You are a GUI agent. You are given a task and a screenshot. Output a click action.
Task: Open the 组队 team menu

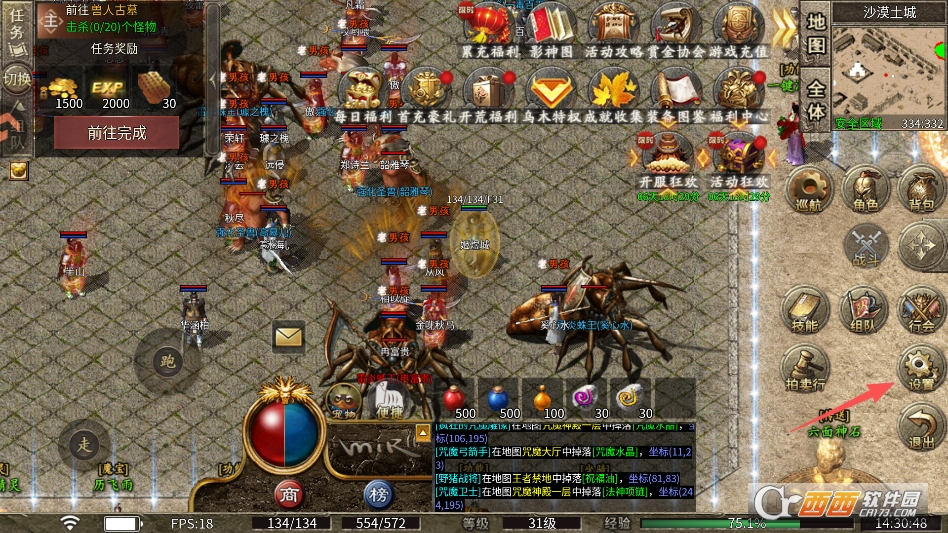[862, 311]
